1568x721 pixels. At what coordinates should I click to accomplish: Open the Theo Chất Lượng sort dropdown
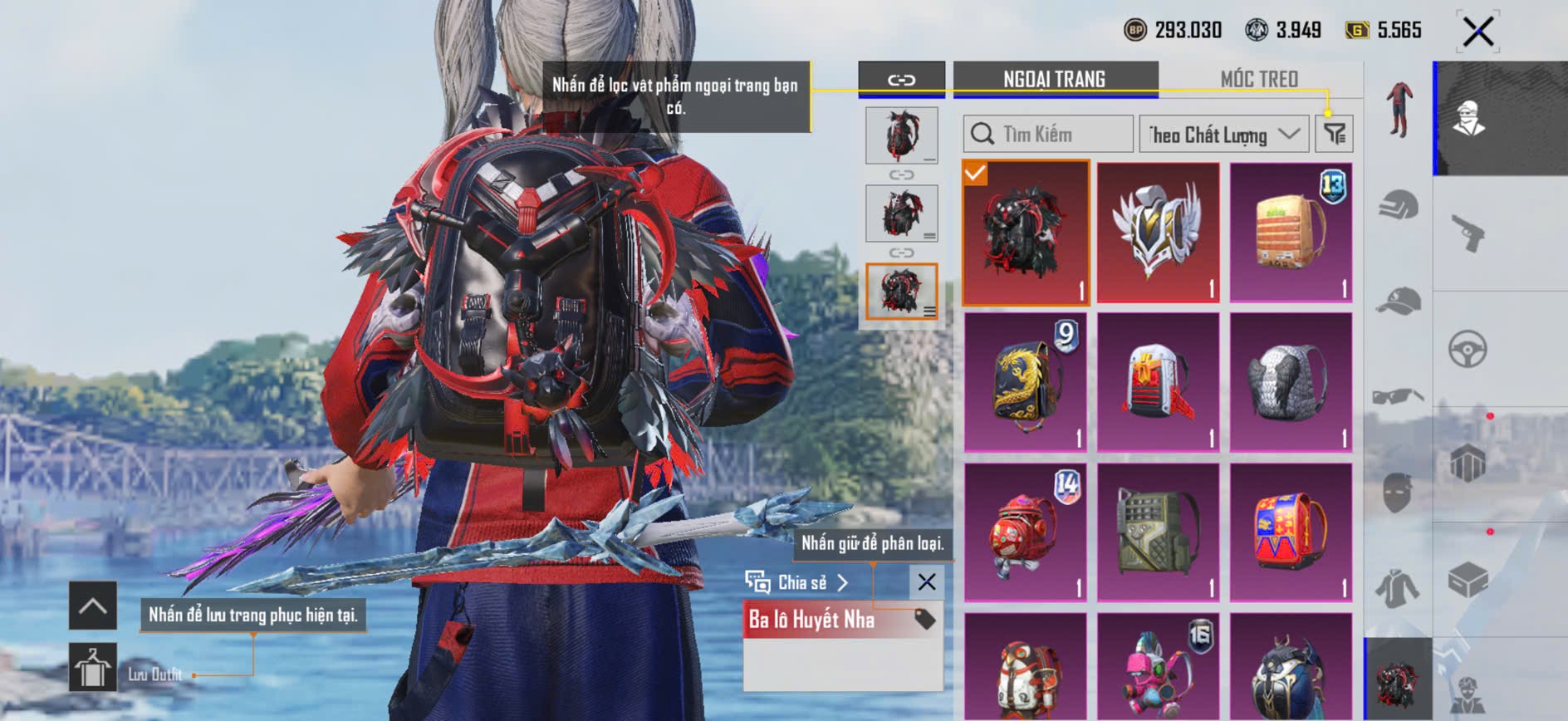pos(1223,134)
